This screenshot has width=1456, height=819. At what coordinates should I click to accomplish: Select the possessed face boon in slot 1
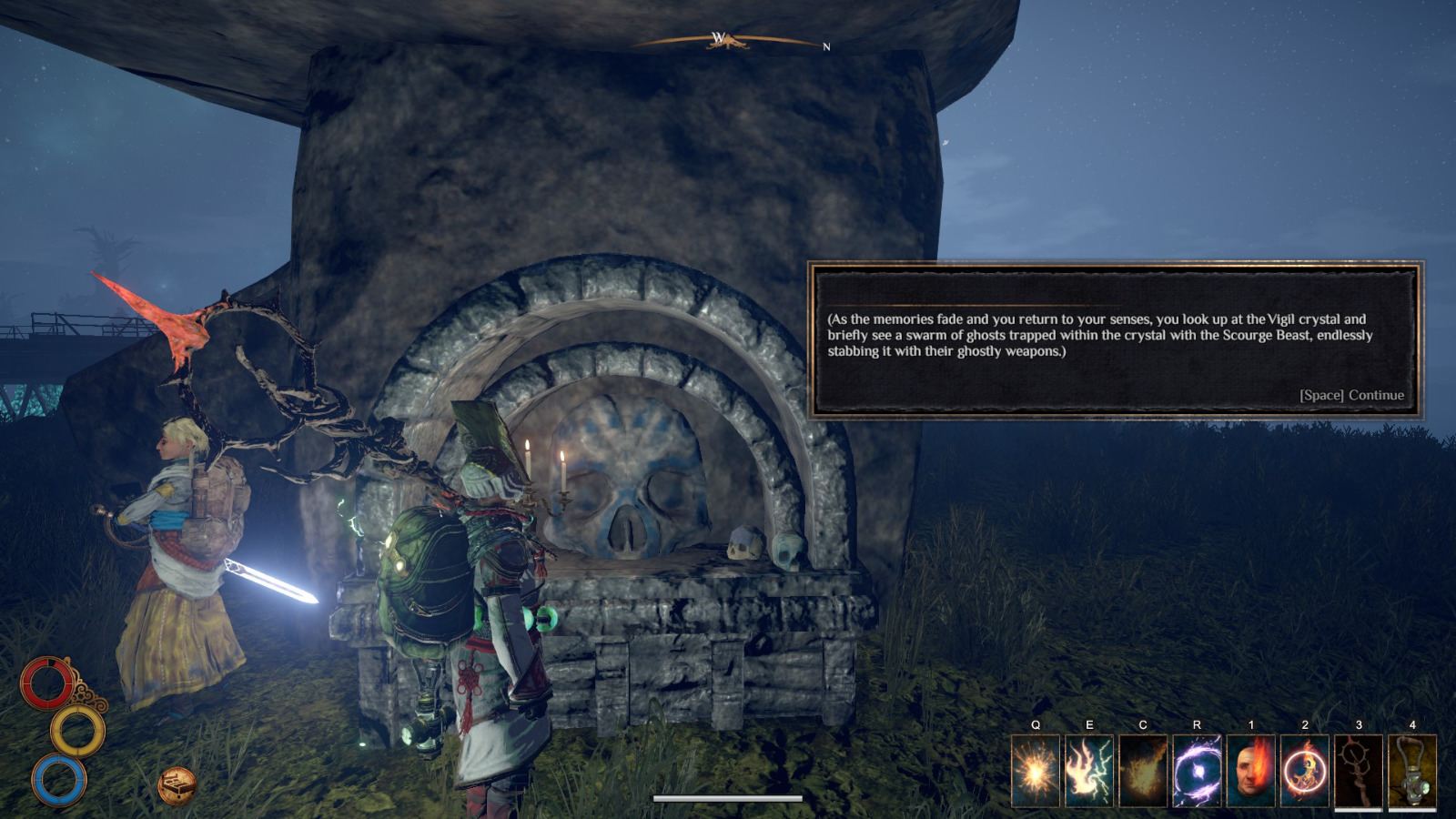point(1250,769)
